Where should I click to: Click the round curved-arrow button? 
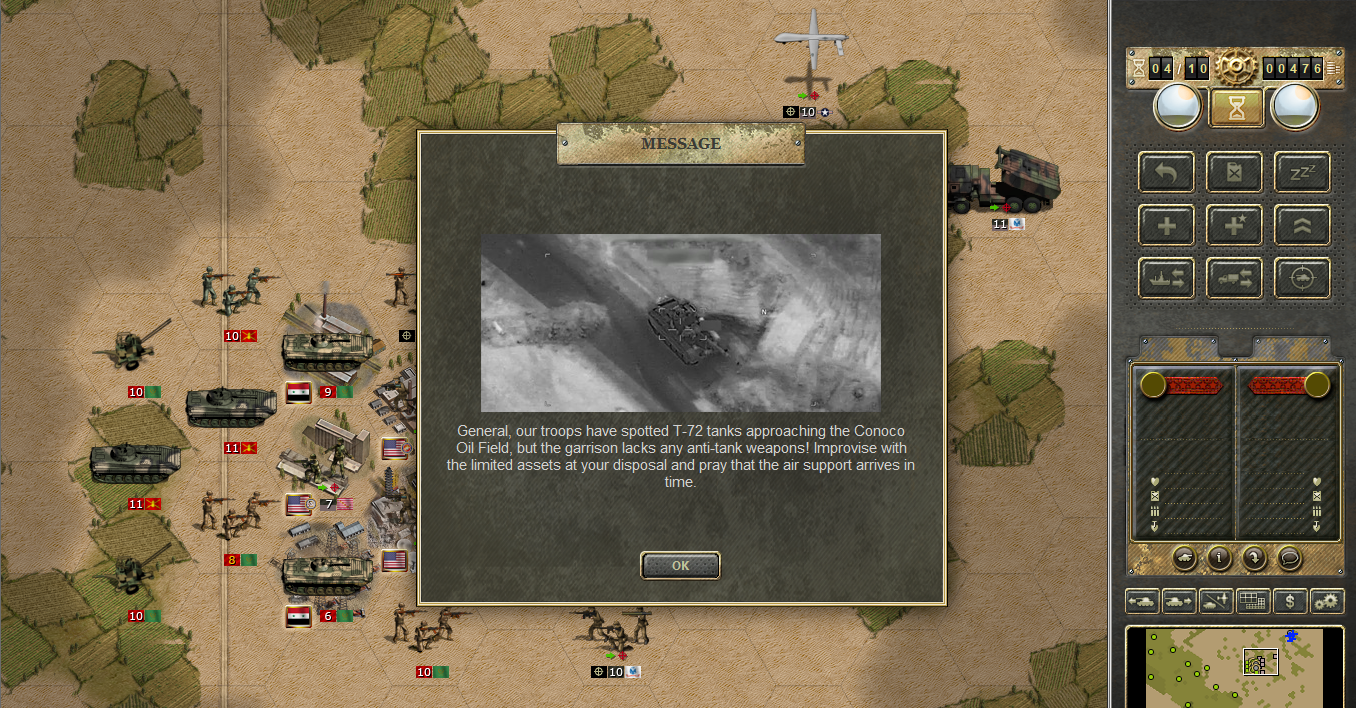(x=1255, y=558)
